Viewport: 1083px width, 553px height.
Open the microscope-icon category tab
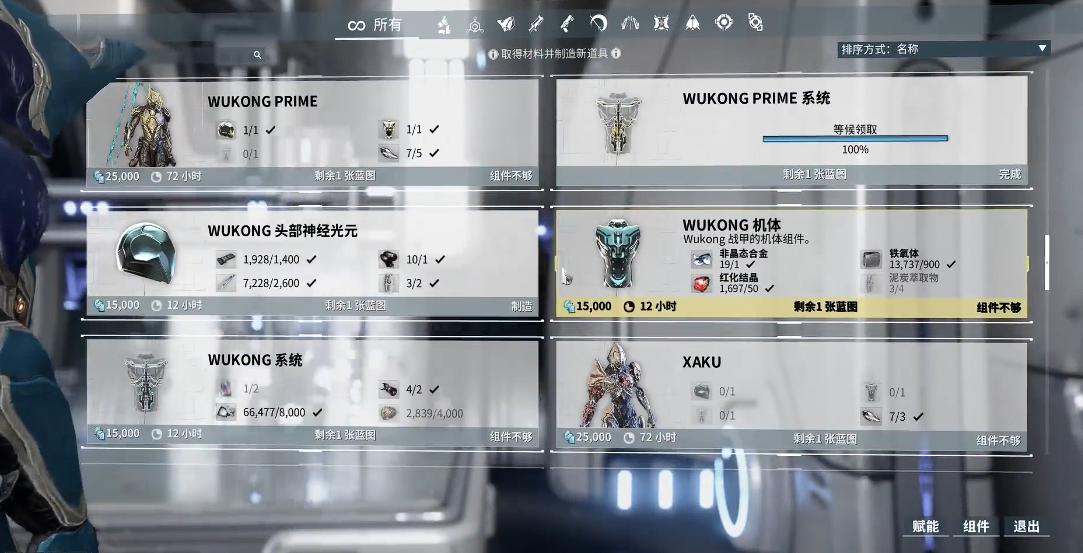443,25
